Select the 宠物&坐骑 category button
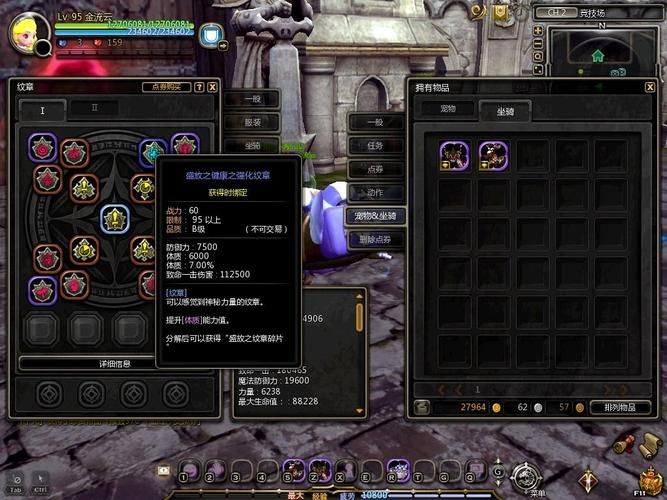This screenshot has height=500, width=667. pos(375,215)
